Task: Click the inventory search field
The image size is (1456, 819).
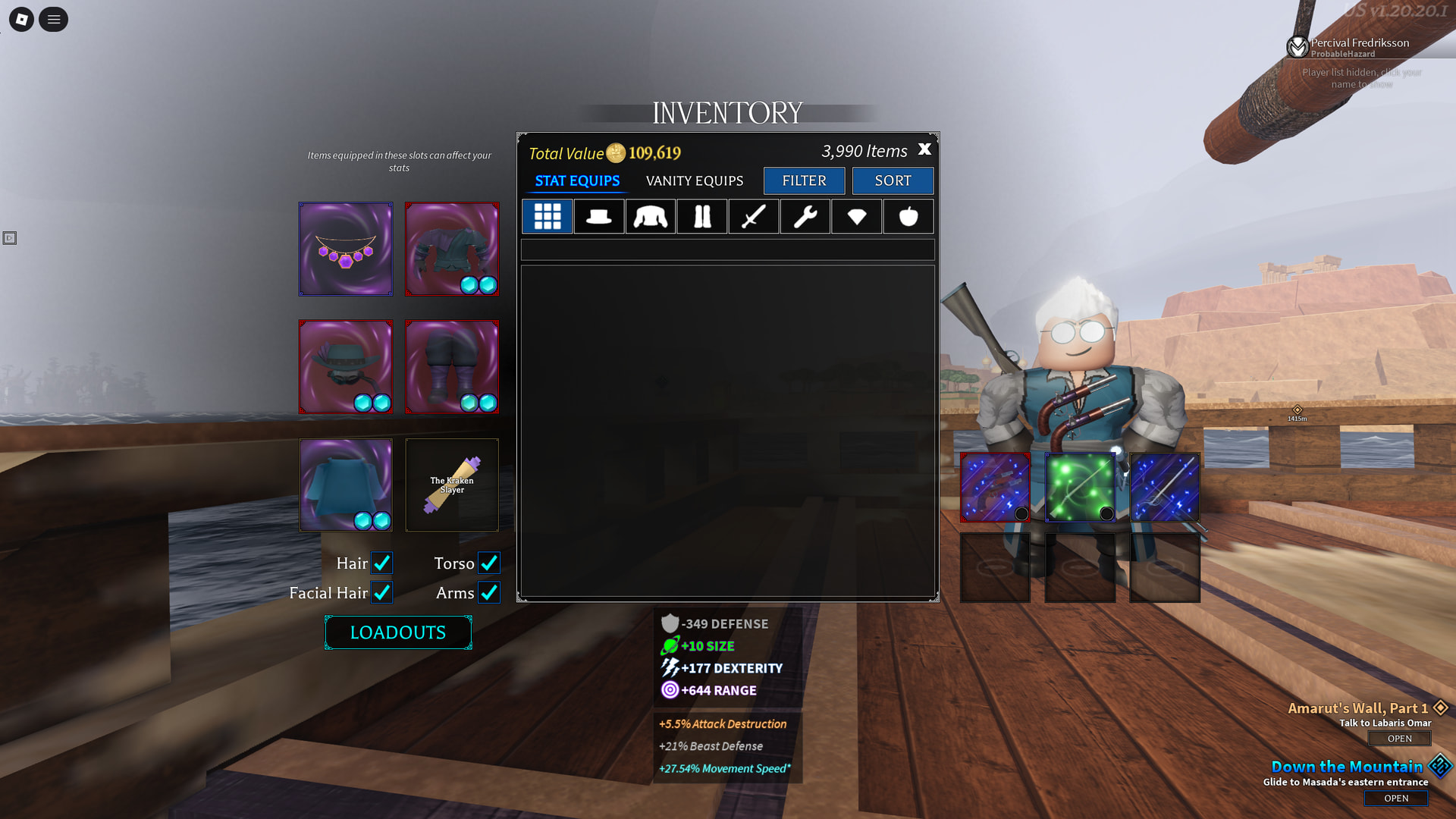Action: click(726, 249)
